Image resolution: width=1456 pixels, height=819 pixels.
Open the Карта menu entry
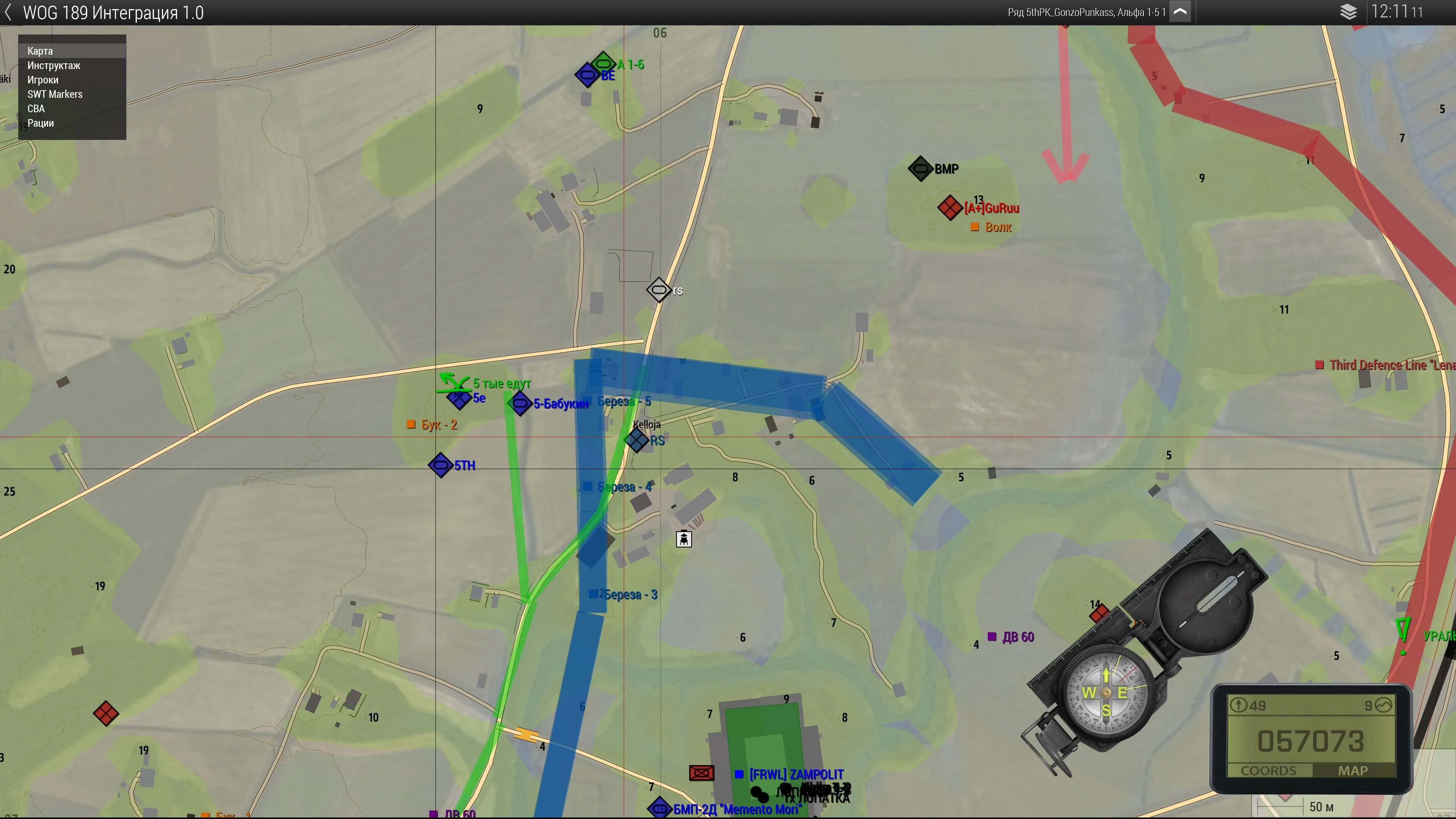coord(40,51)
